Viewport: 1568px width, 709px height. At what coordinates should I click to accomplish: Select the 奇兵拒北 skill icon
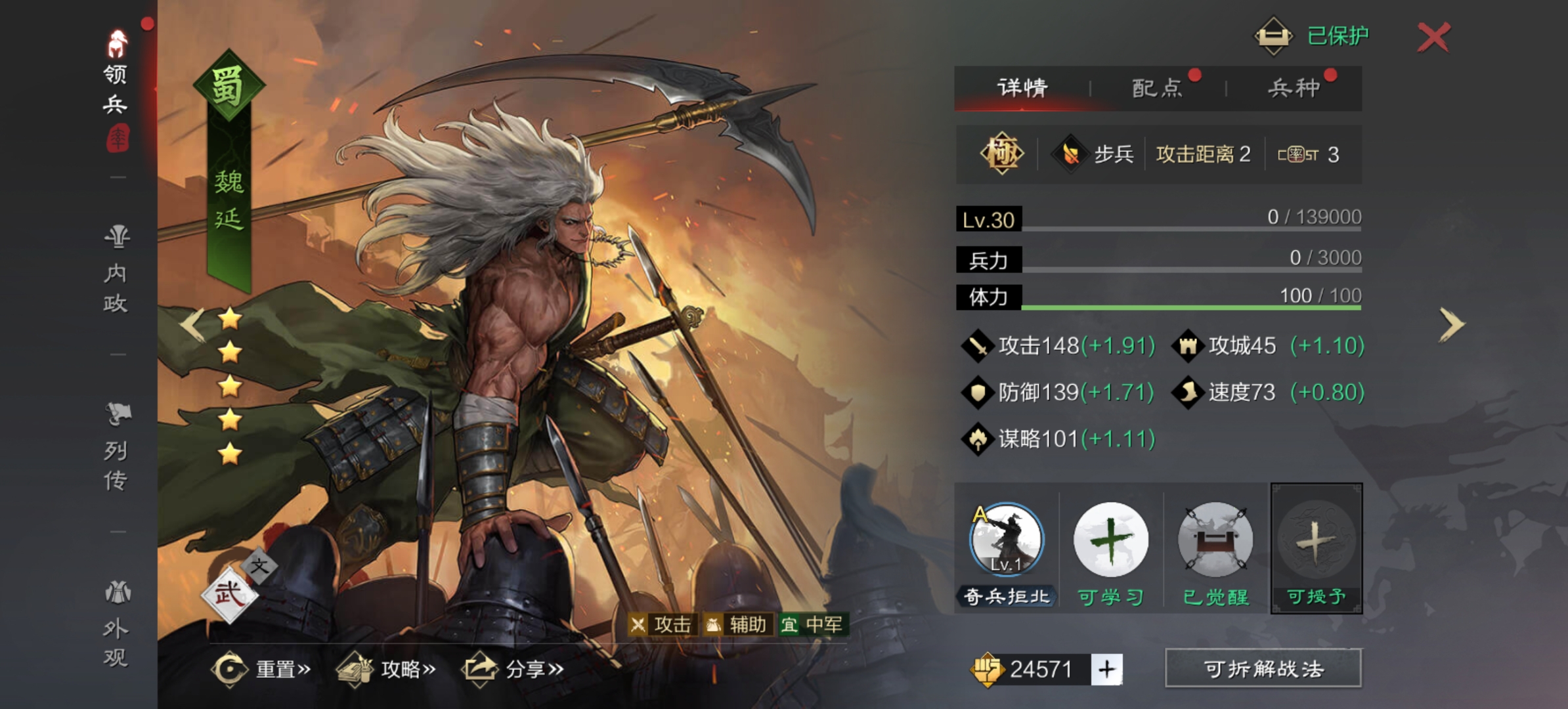(1006, 540)
